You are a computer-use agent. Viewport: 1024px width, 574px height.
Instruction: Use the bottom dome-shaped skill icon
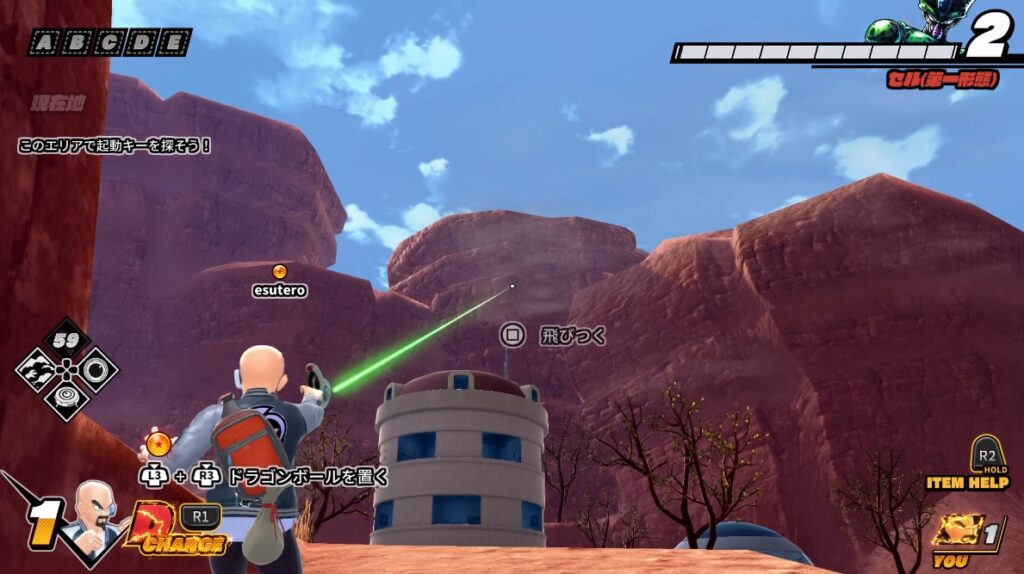(x=66, y=398)
